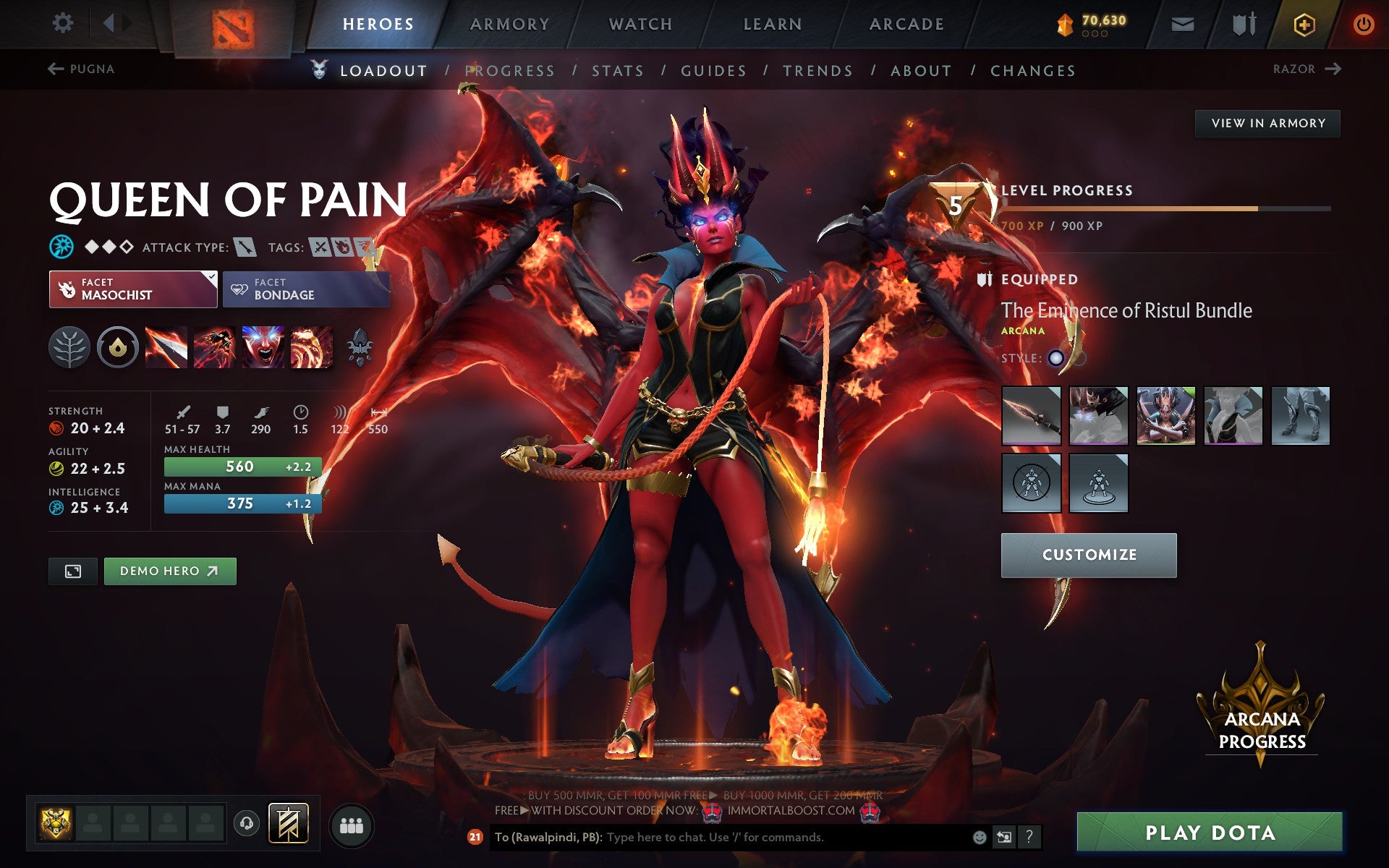The image size is (1389, 868).
Task: Switch to the Stats tab
Action: (616, 71)
